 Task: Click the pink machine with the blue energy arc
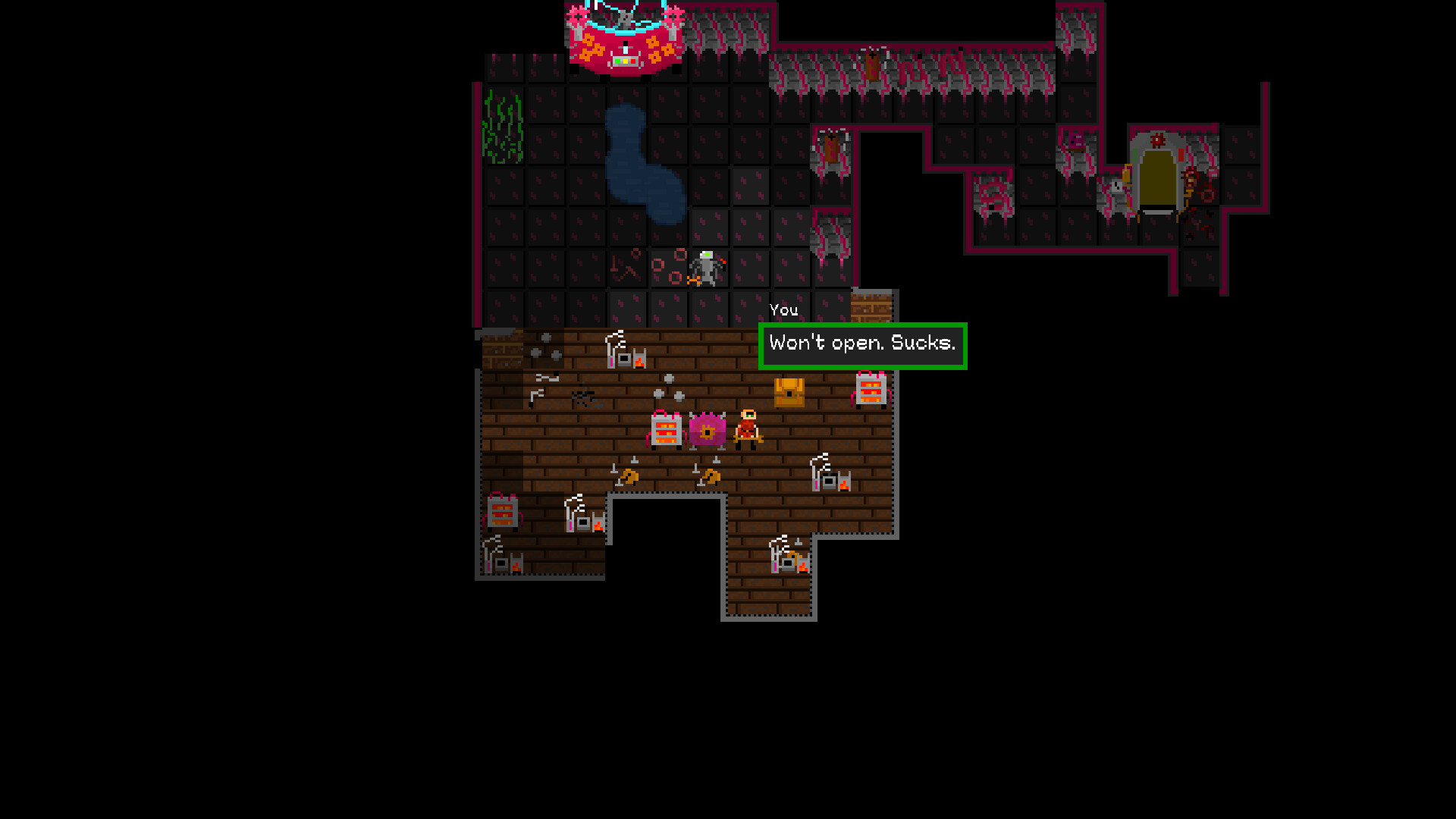[626, 38]
